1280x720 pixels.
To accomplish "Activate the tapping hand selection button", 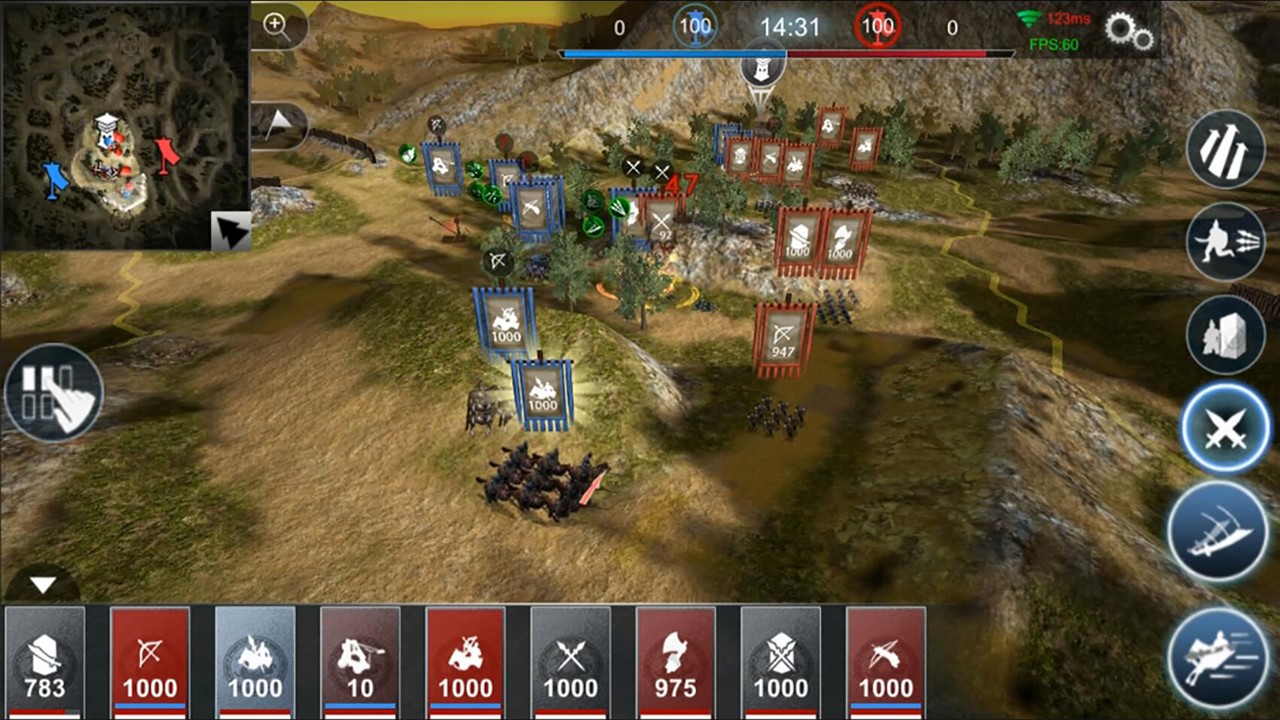I will coord(54,393).
